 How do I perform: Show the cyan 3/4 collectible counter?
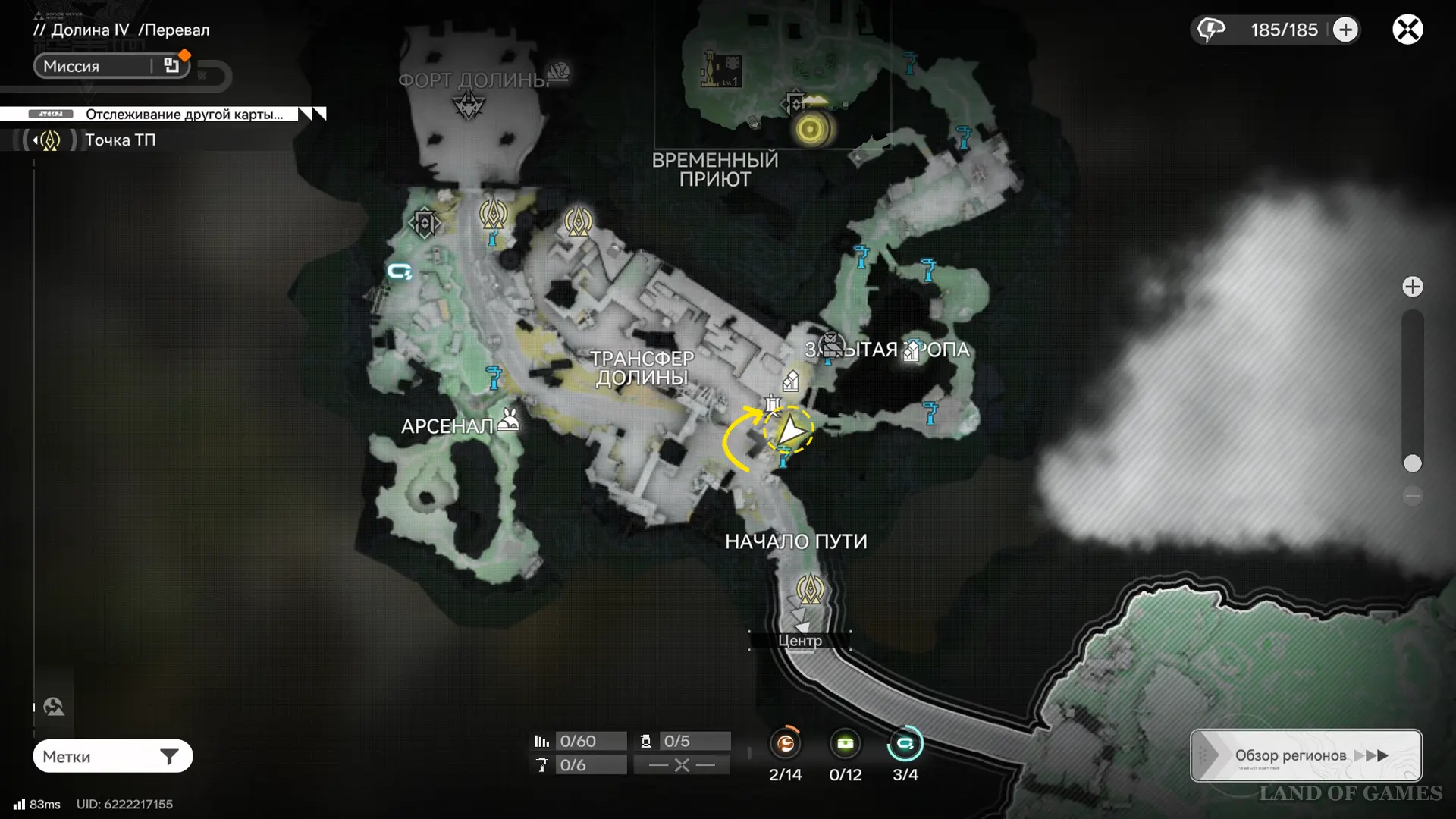tap(905, 744)
